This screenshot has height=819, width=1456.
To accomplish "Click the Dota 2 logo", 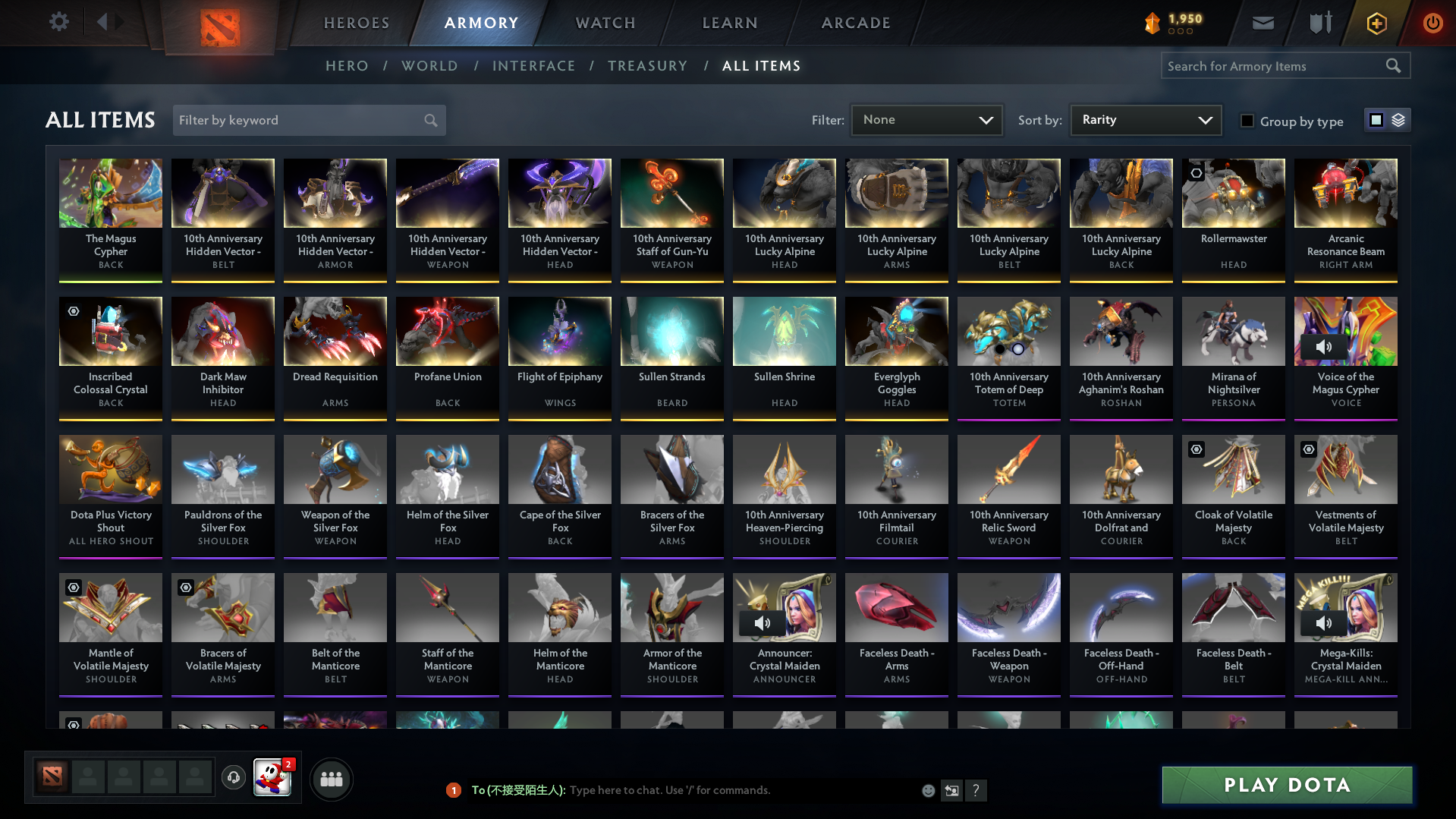I will click(x=219, y=26).
